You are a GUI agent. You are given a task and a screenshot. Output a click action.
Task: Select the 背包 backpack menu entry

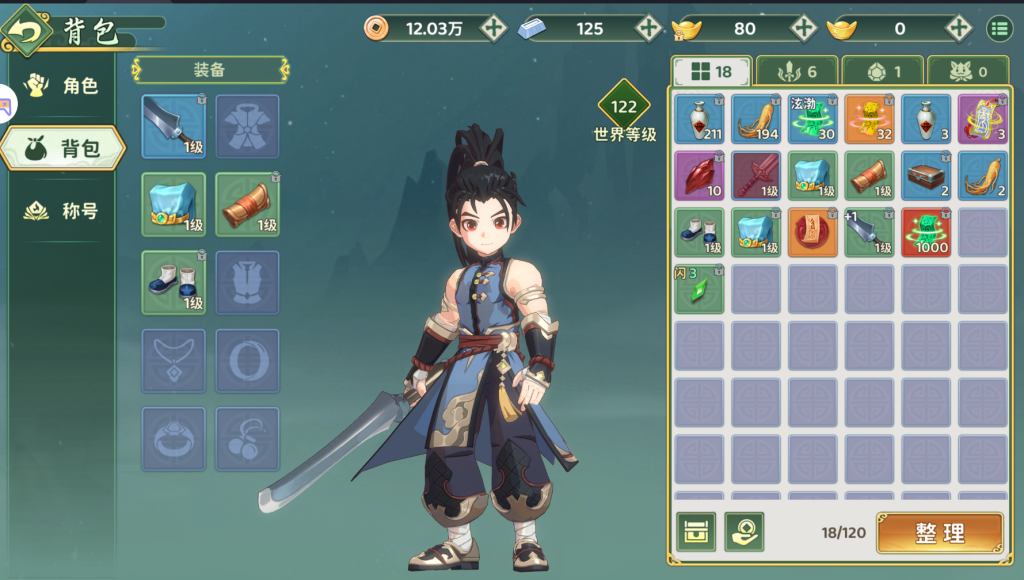64,149
